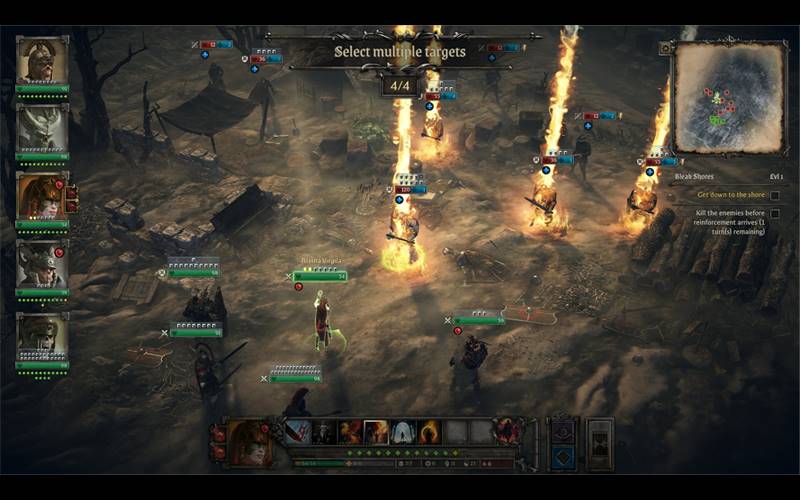Image resolution: width=800 pixels, height=500 pixels.
Task: Choose the highlighted flame pillar ability
Action: (376, 432)
